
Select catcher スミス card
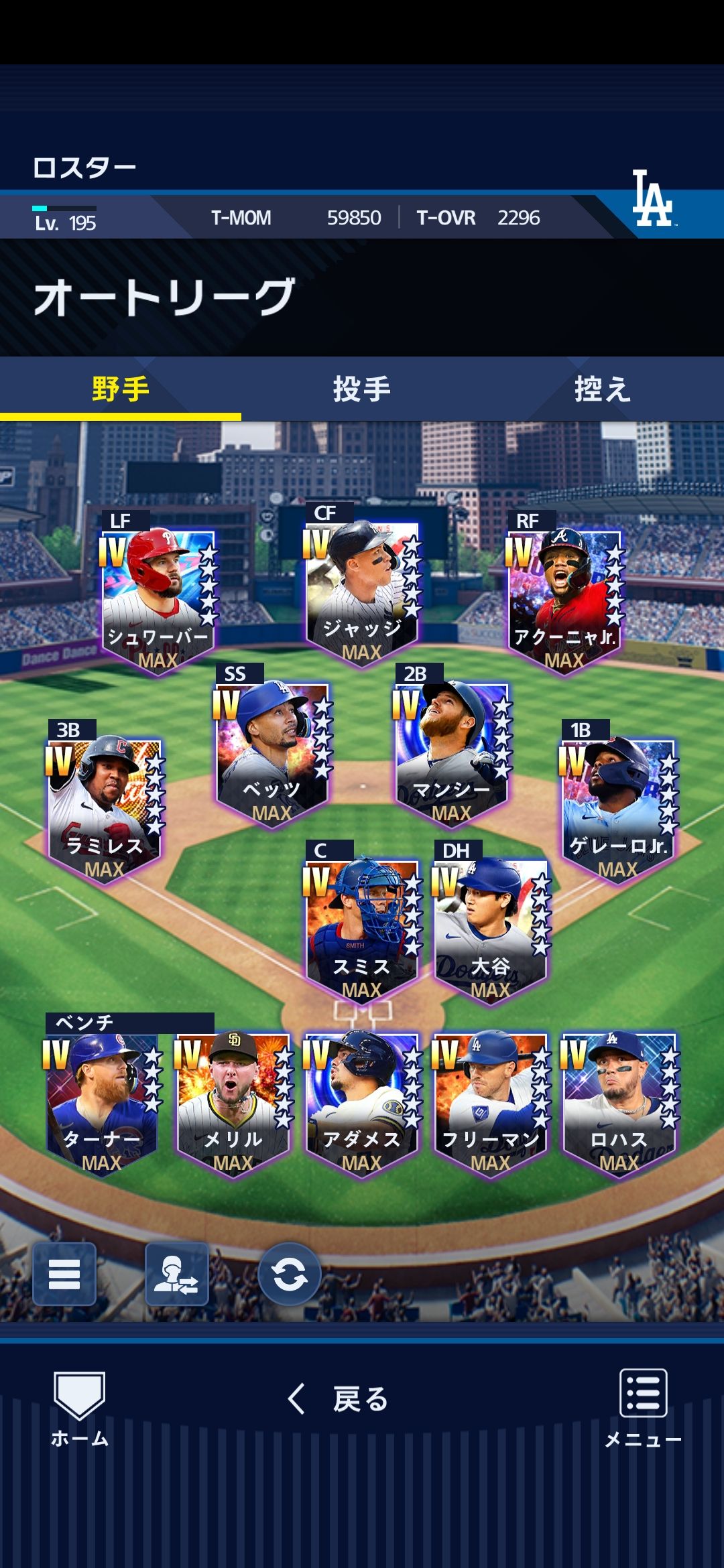pyautogui.click(x=362, y=928)
